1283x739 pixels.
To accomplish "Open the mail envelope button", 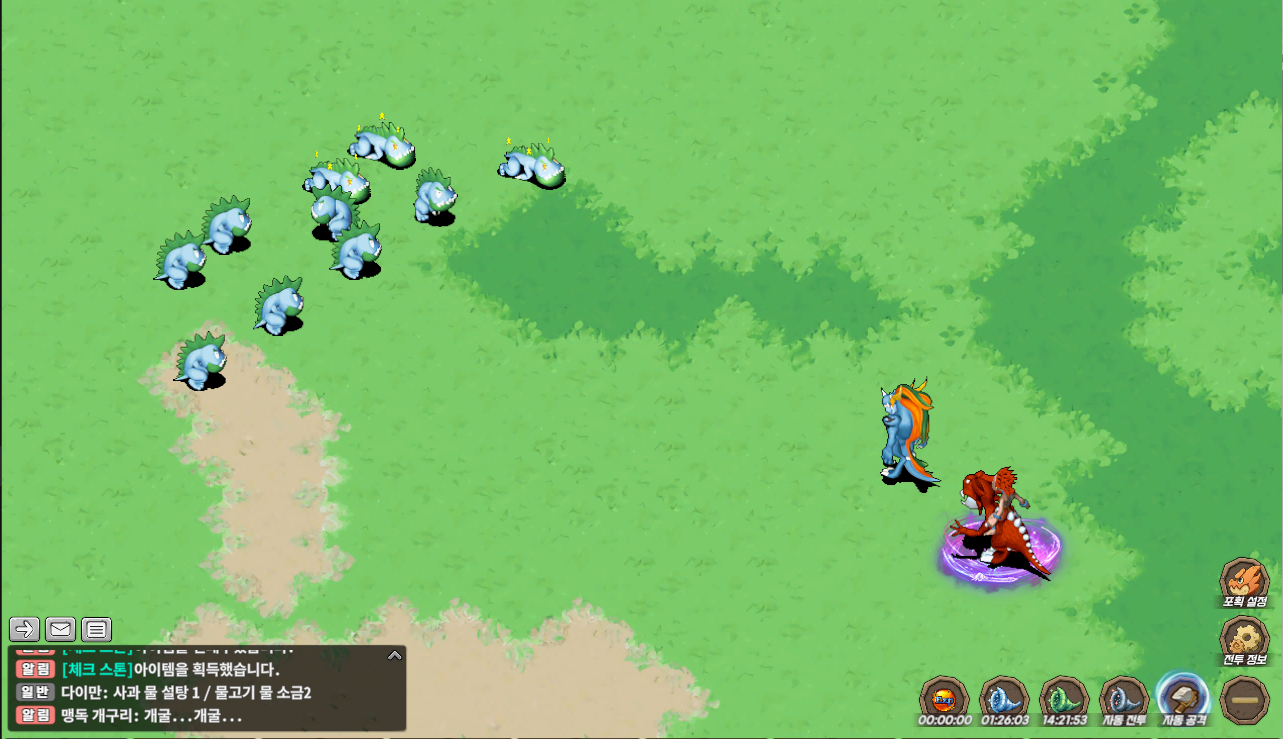I will click(x=60, y=629).
